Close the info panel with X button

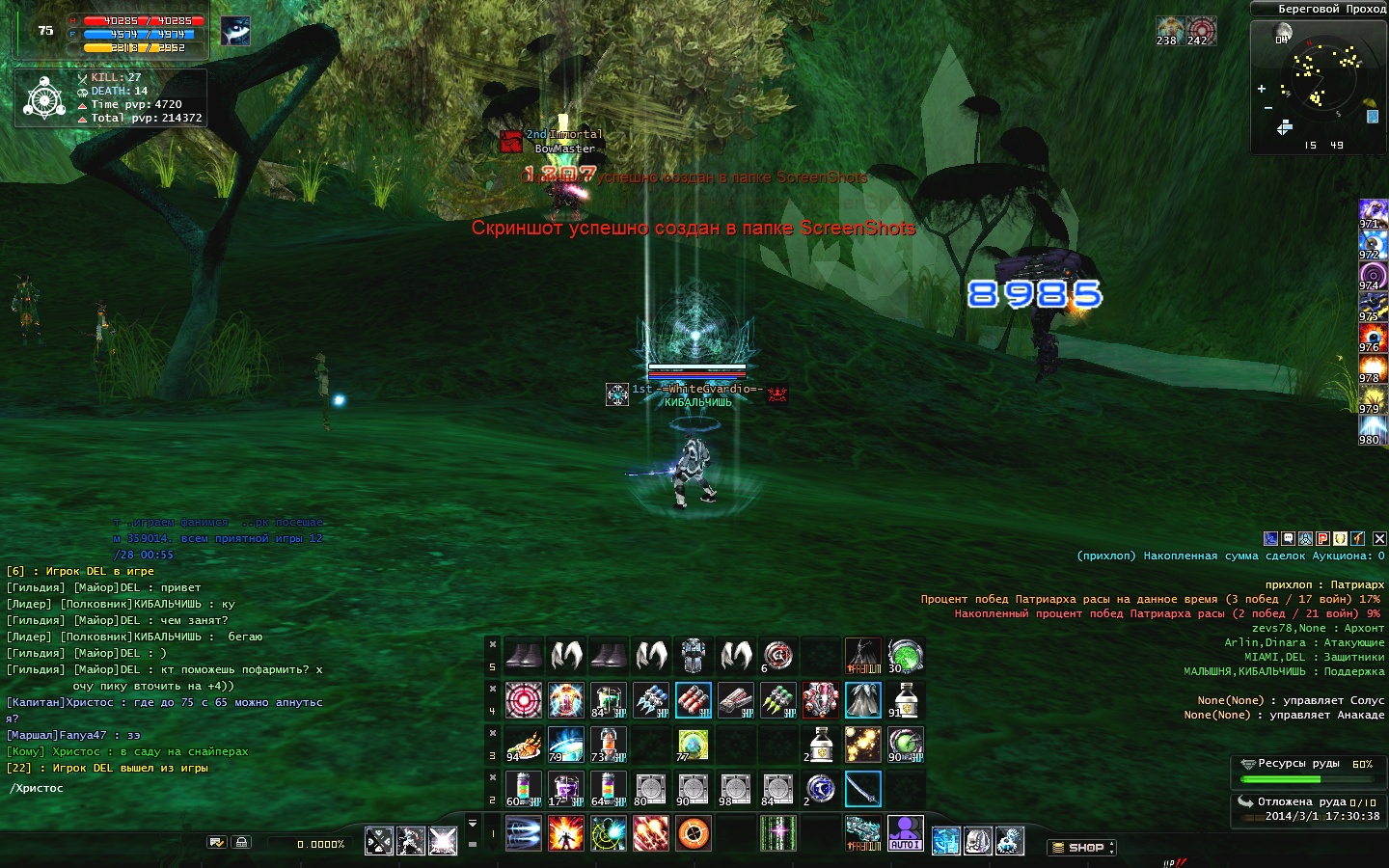pos(1379,538)
